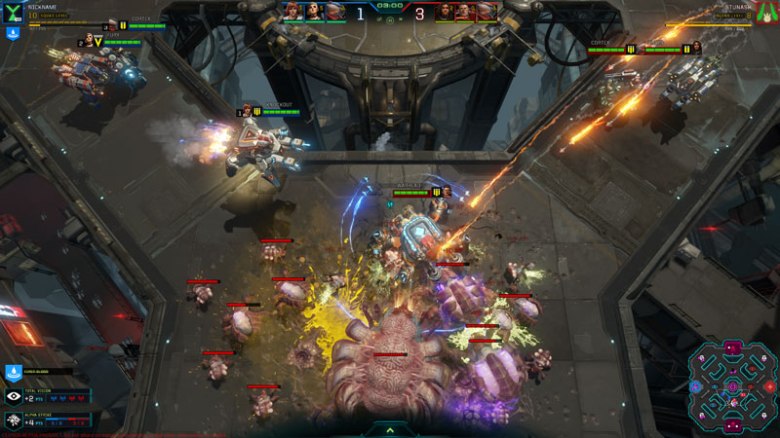Open the Total Vision eye objective
Screen dimensions: 780x438
point(14,397)
